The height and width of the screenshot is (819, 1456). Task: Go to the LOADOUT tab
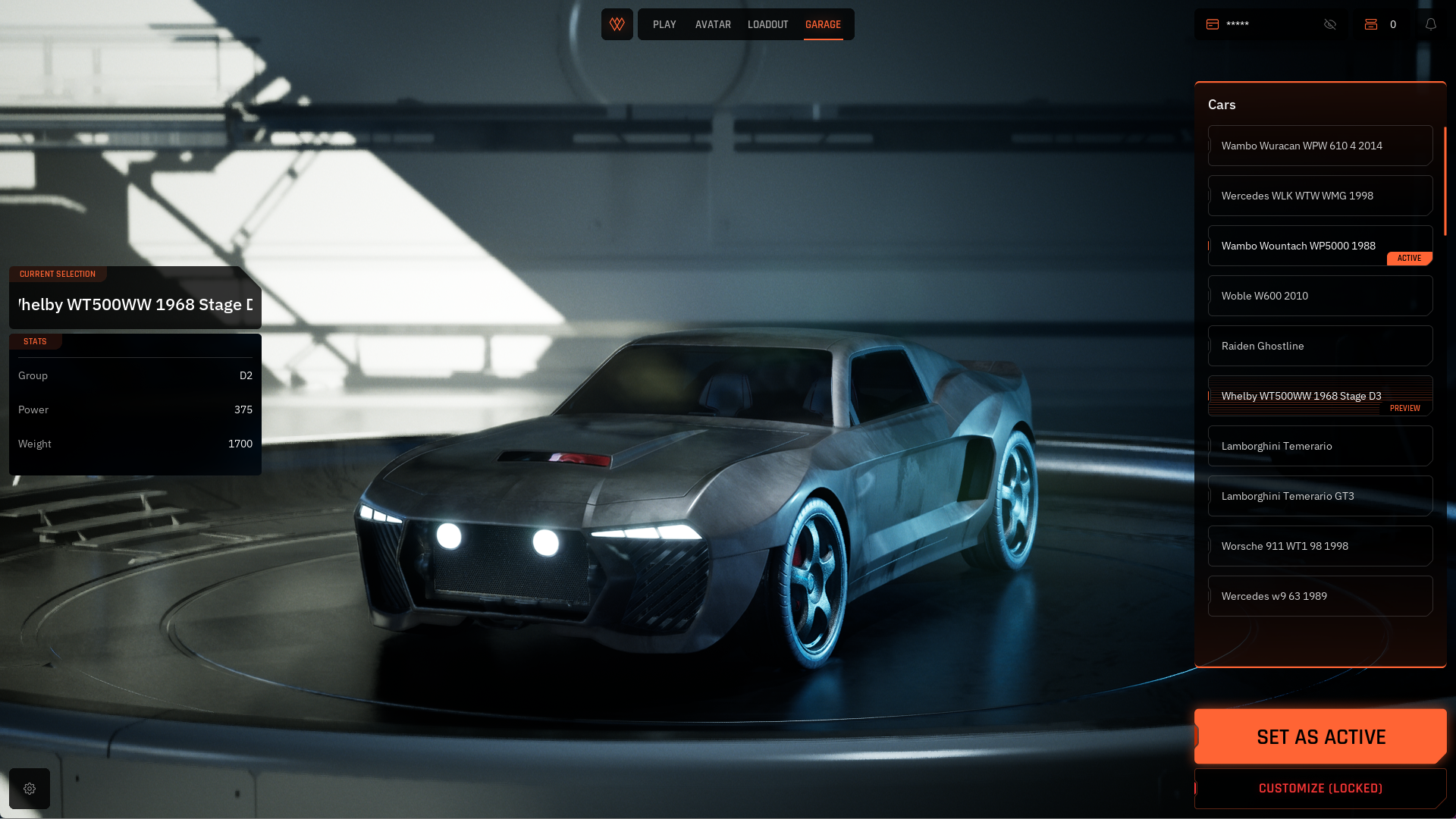coord(767,25)
